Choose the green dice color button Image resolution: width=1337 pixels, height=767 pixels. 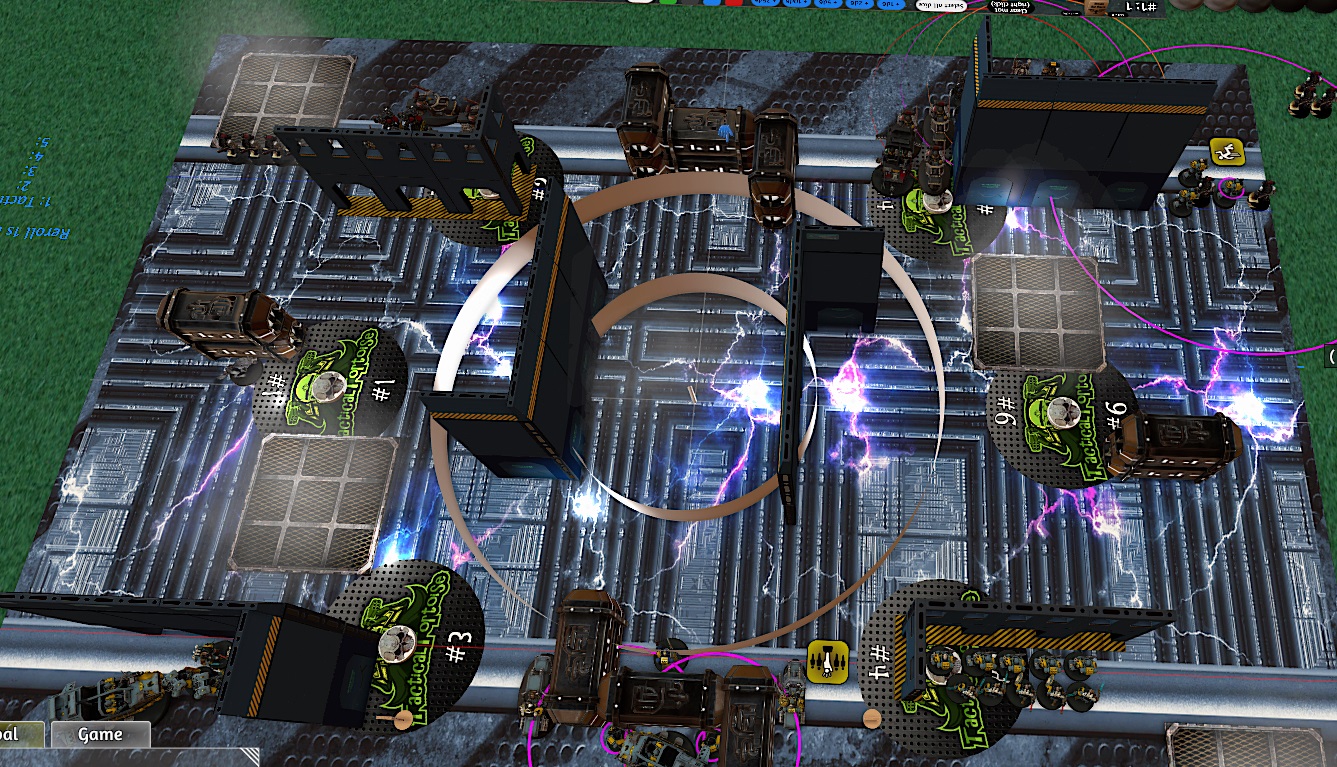(667, 3)
